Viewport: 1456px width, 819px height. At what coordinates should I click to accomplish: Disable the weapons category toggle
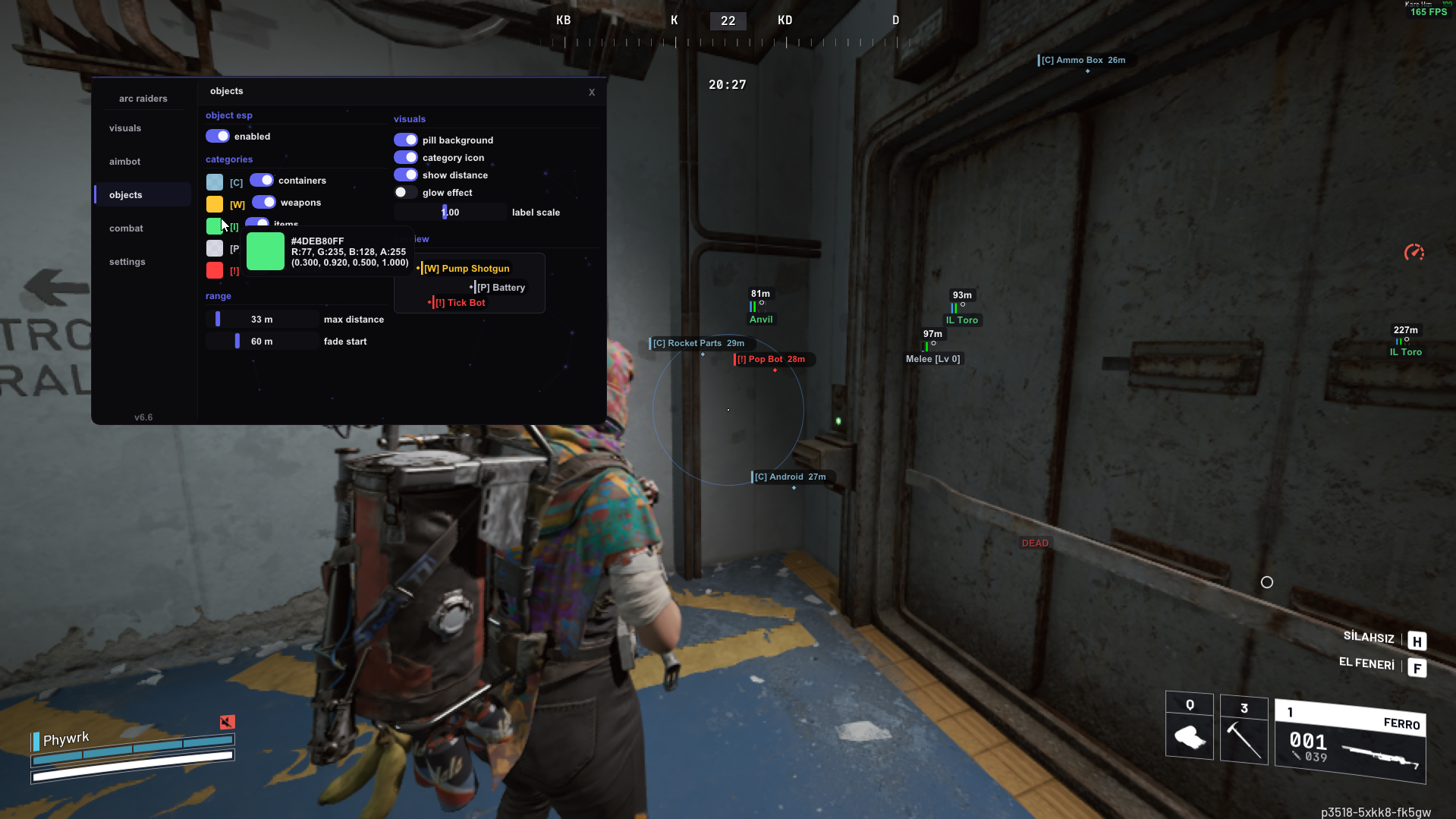coord(264,202)
